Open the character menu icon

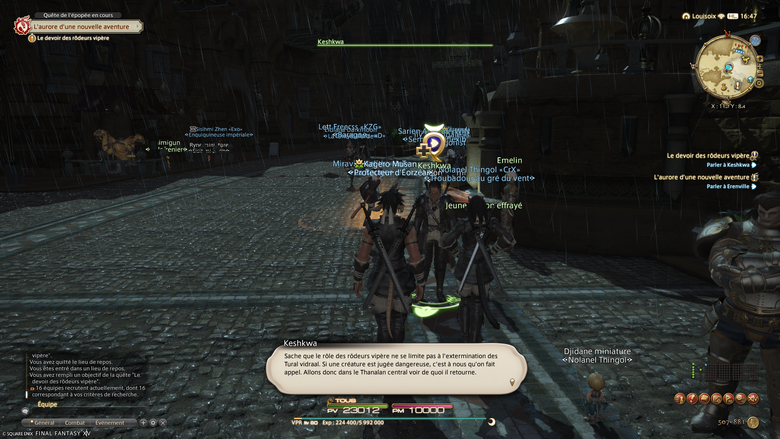682,398
